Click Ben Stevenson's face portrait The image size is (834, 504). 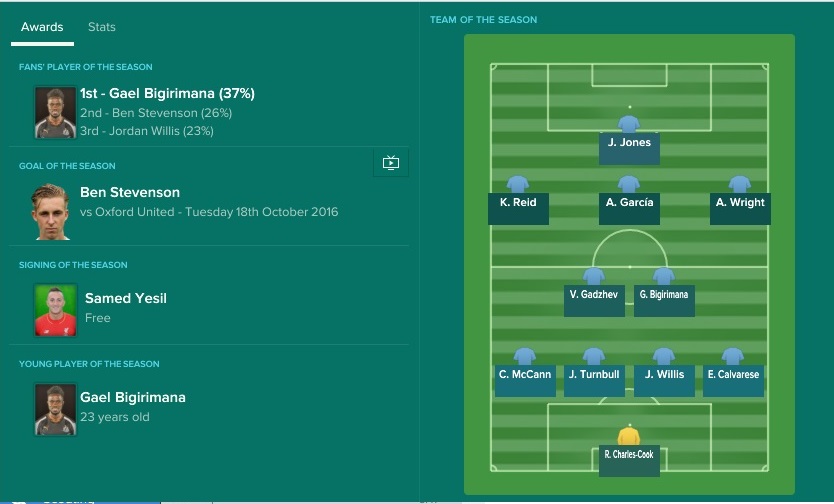(x=55, y=210)
